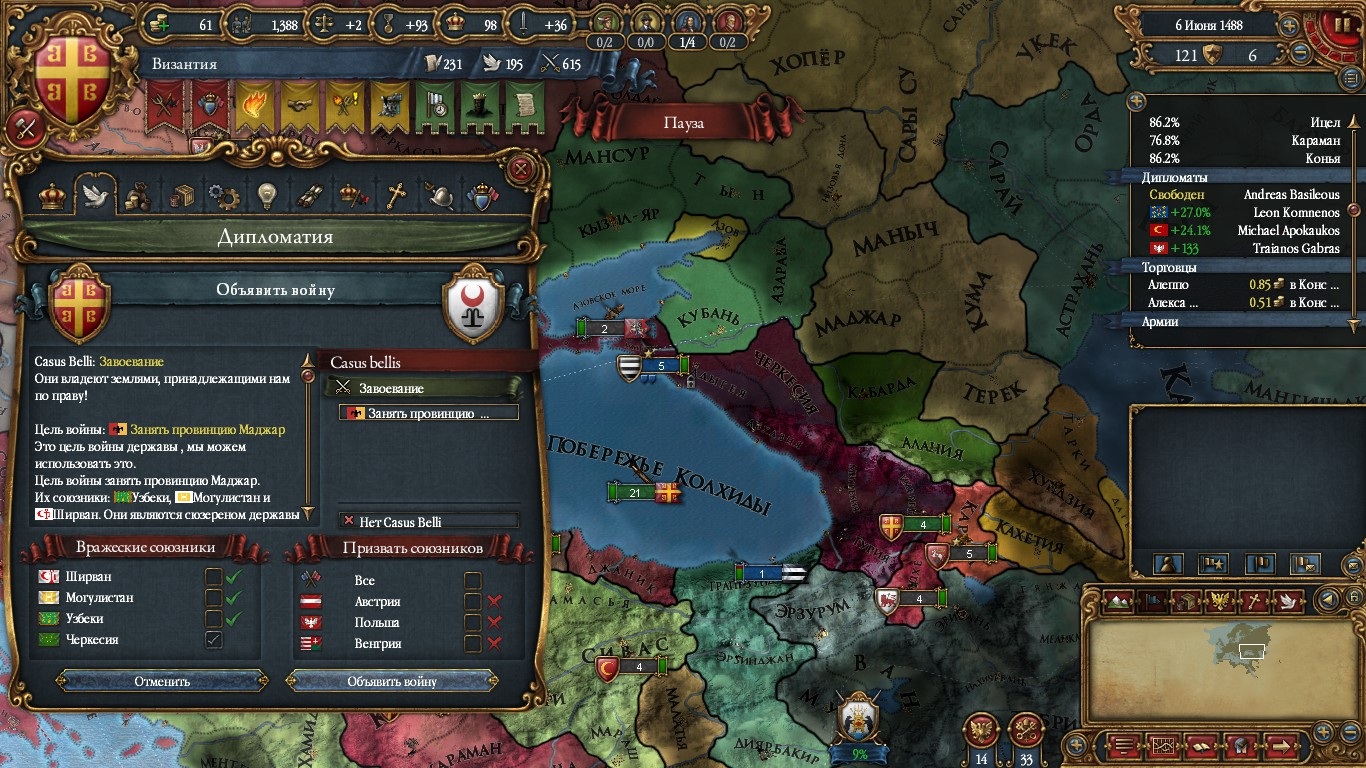
Task: Increase game speed with the plus button
Action: (1290, 26)
